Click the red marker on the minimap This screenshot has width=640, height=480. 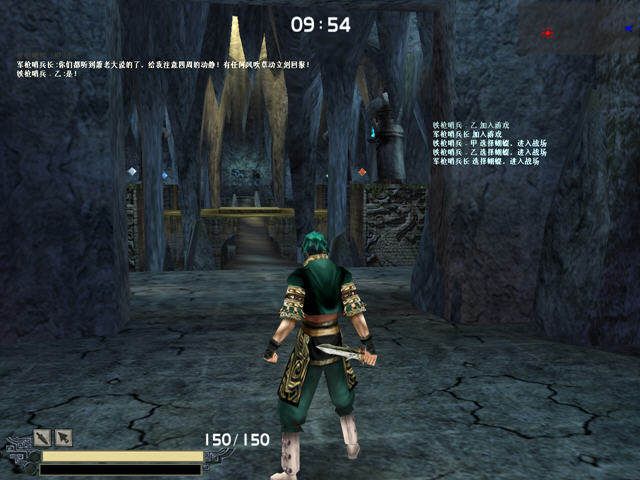pos(547,33)
